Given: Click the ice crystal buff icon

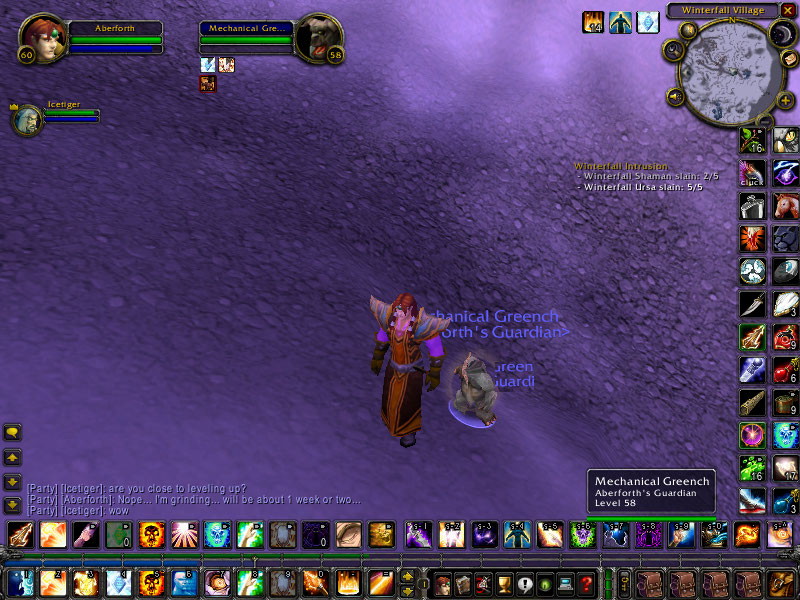Looking at the screenshot, I should (649, 22).
